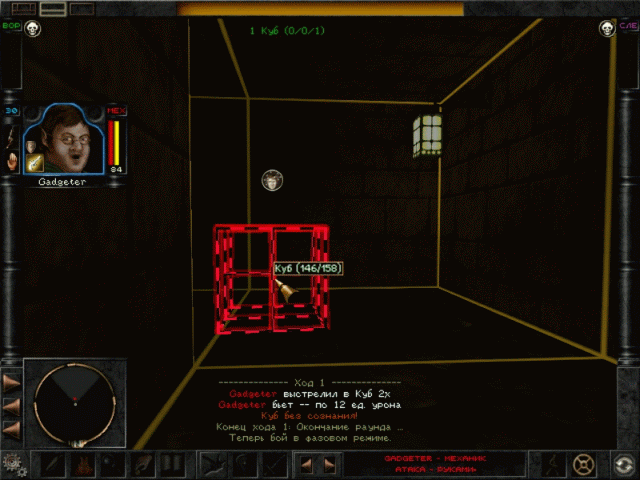Click the skull icon beside the СЛЕ label

605,29
